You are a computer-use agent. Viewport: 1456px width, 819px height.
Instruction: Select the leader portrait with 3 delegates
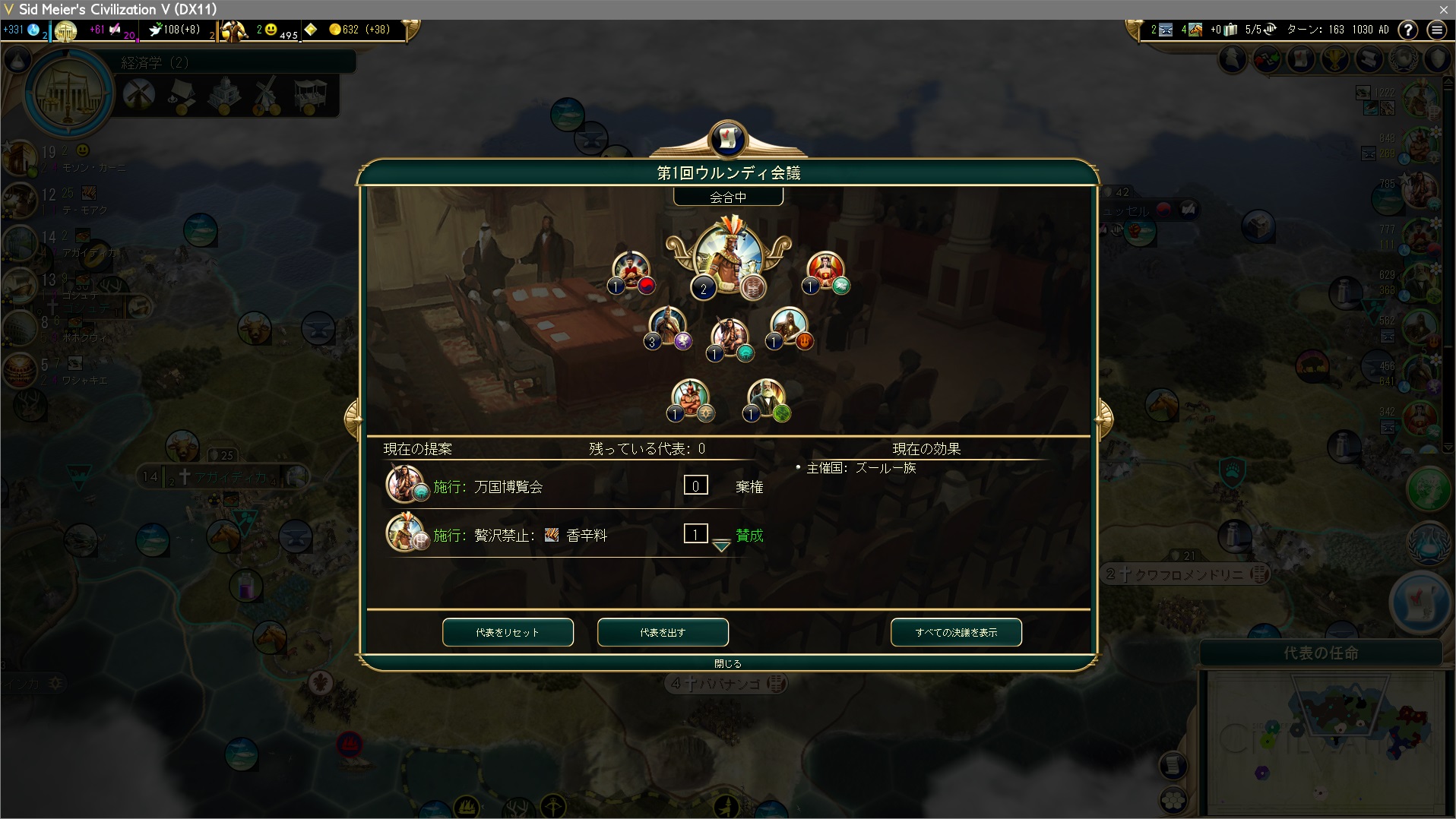coord(667,327)
